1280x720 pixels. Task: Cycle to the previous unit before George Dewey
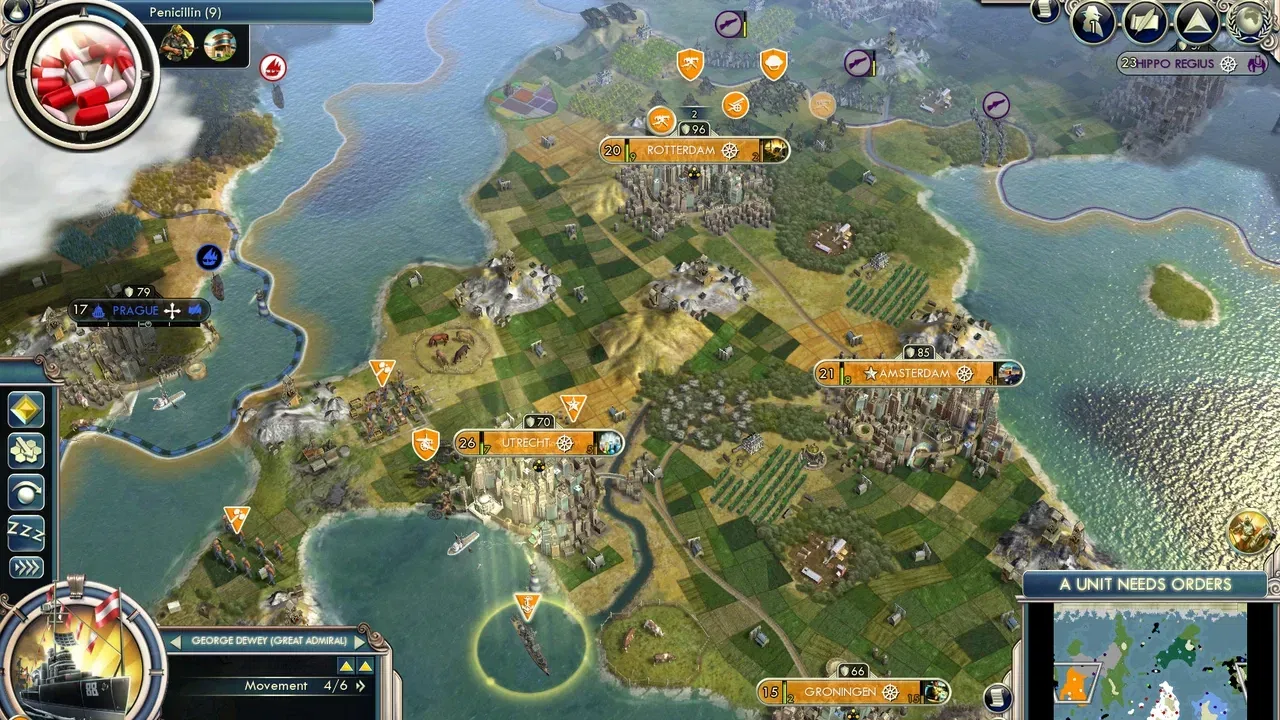point(176,641)
